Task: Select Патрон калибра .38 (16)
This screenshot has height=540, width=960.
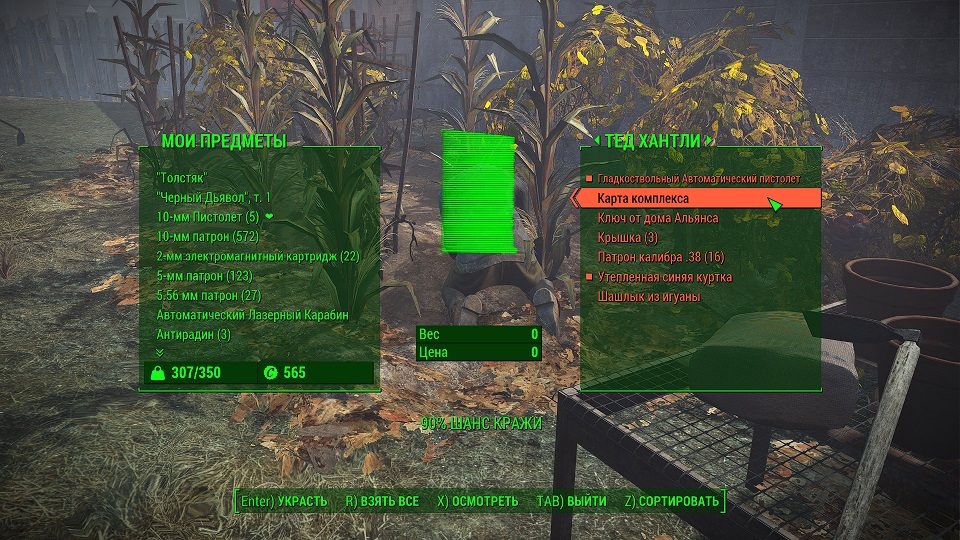Action: (x=660, y=257)
